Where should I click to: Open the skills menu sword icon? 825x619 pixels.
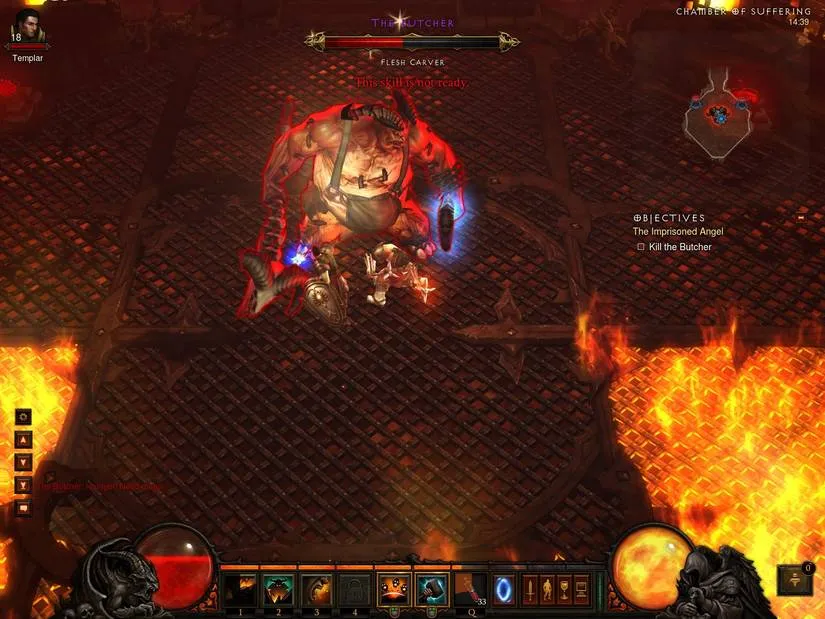pyautogui.click(x=532, y=589)
